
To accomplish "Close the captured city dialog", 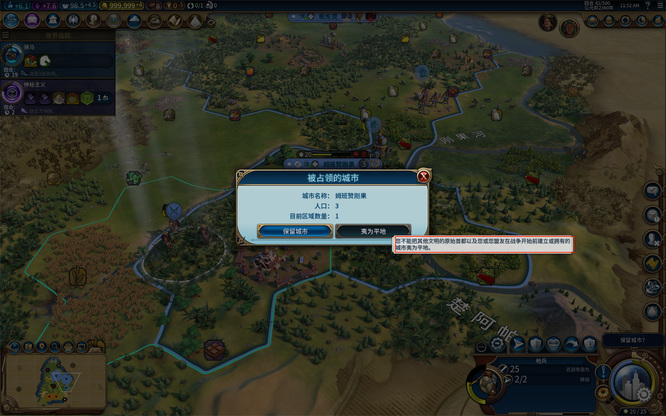I will click(x=423, y=177).
